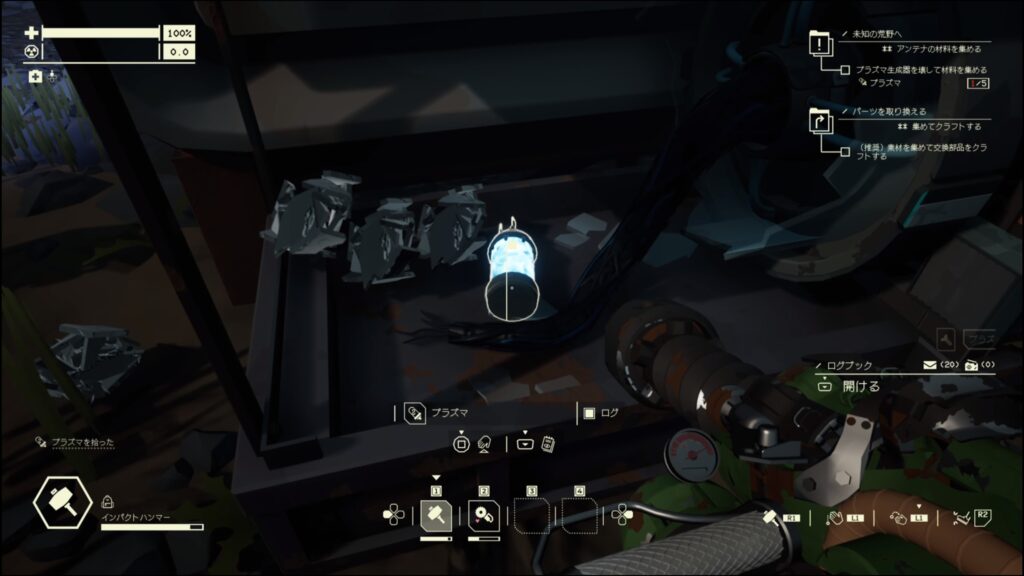This screenshot has width=1024, height=576.
Task: Click the medkit status icon under health
Action: point(36,76)
